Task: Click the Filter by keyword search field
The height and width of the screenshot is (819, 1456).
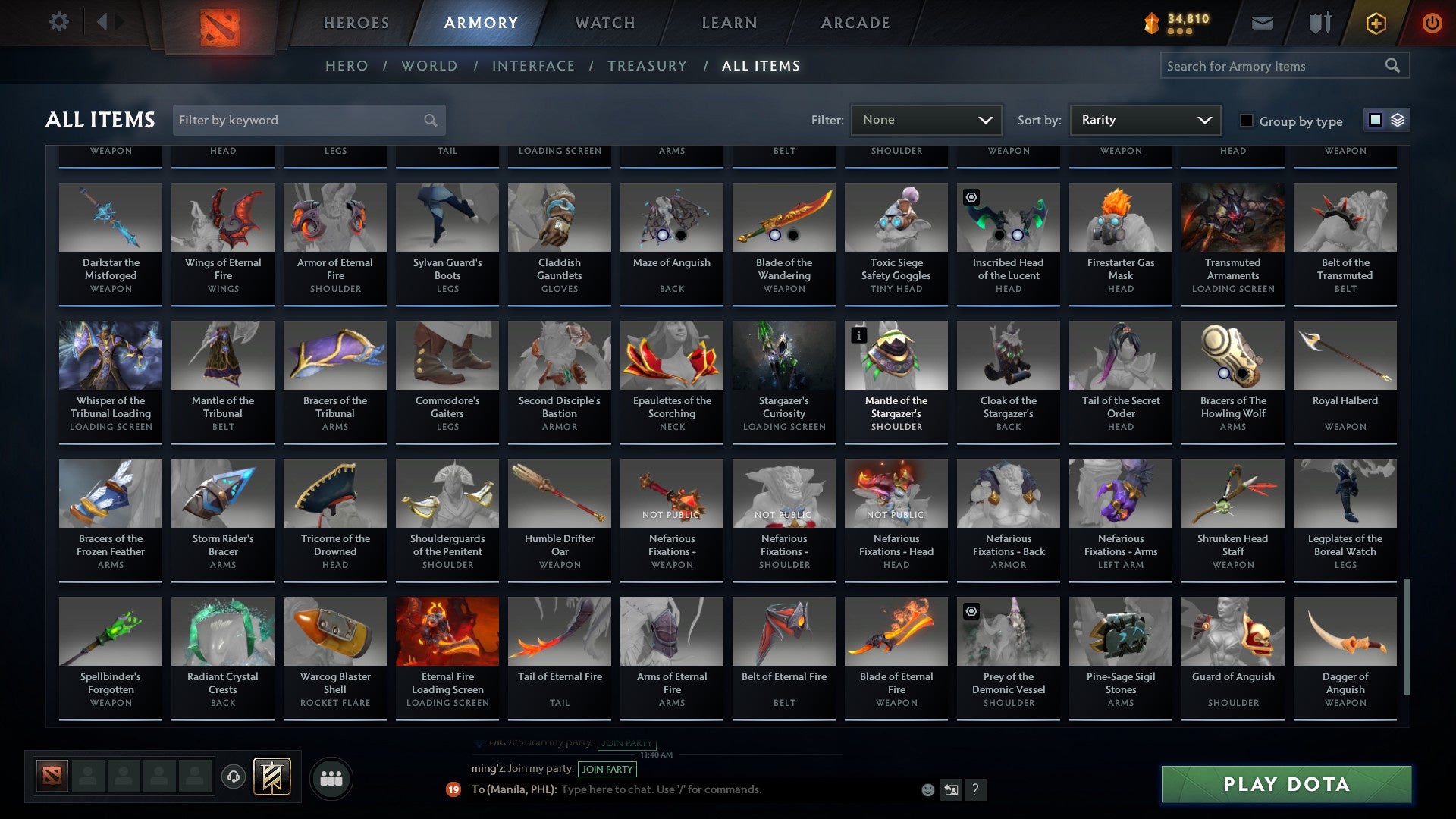Action: (303, 120)
